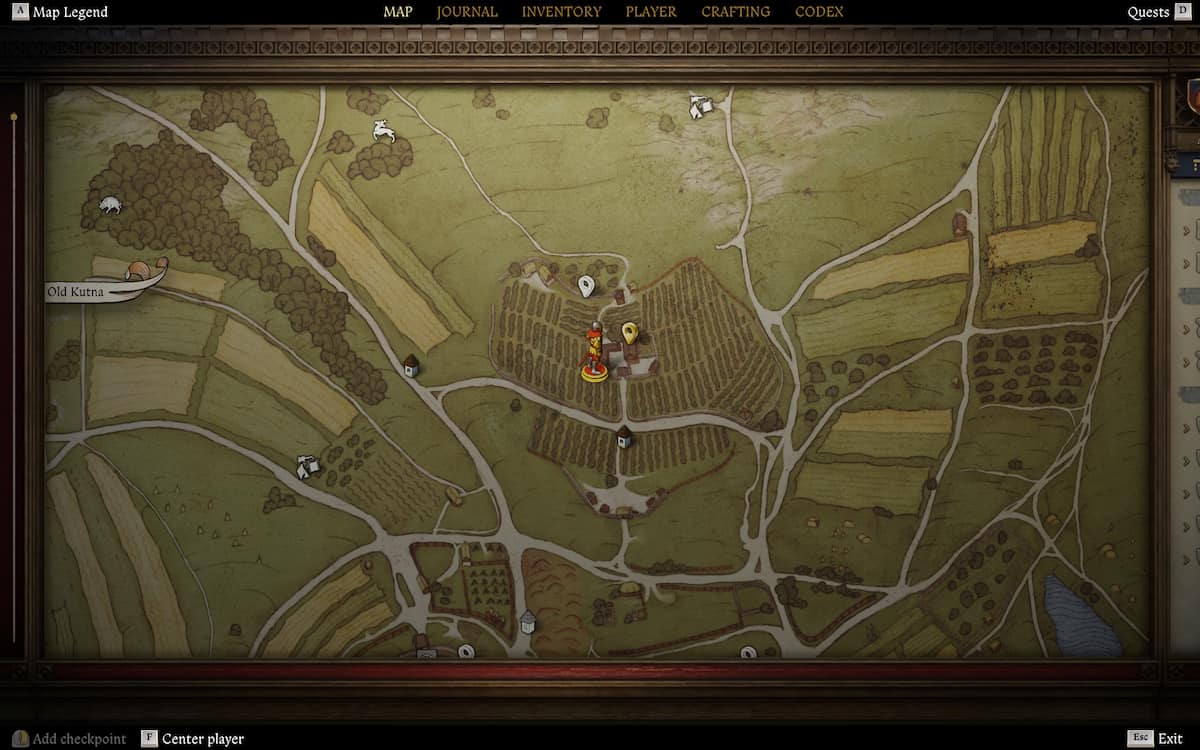Click the Add checkpoint option
The height and width of the screenshot is (750, 1200).
[x=78, y=739]
